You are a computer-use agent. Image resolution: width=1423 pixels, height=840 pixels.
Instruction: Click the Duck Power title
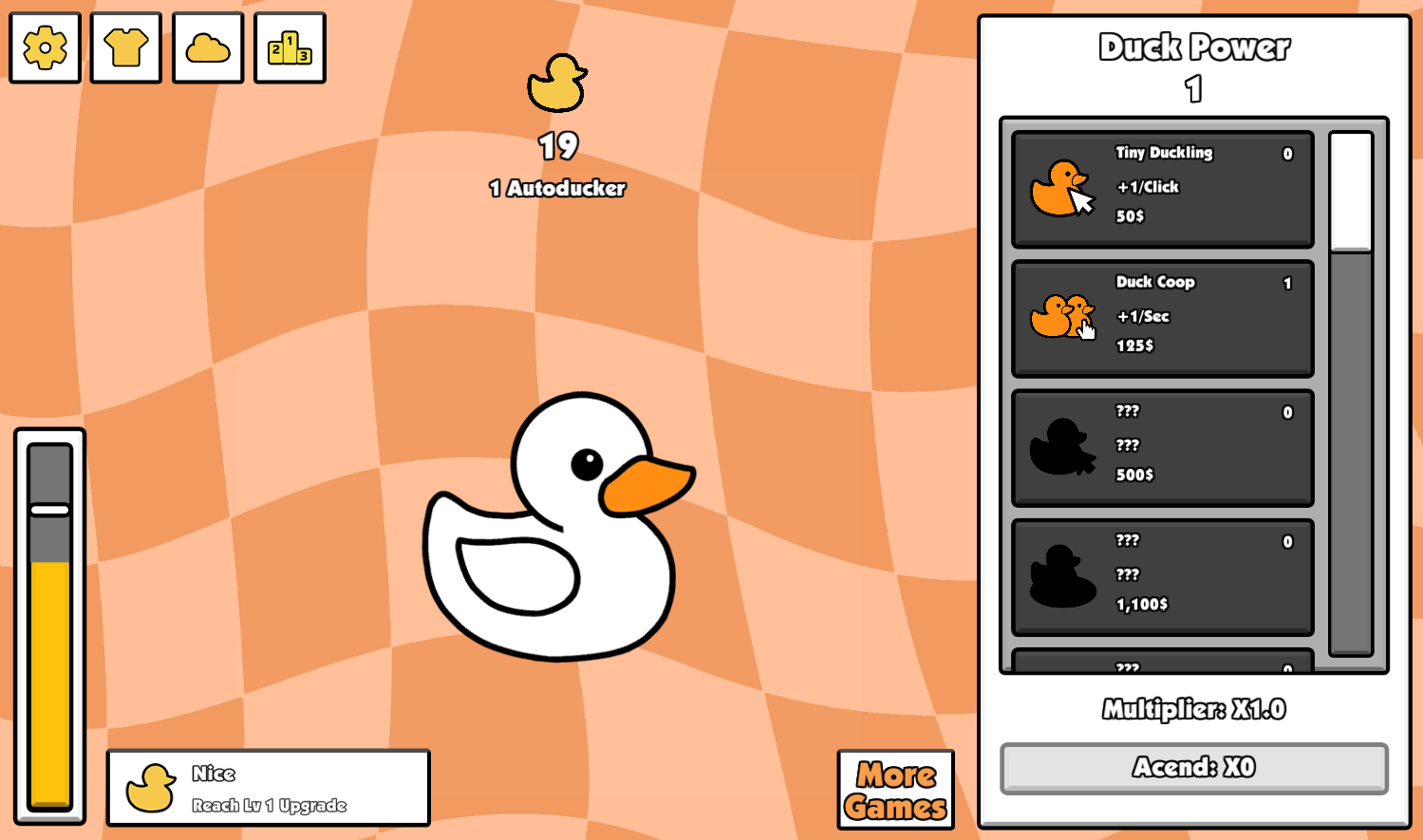[1194, 46]
